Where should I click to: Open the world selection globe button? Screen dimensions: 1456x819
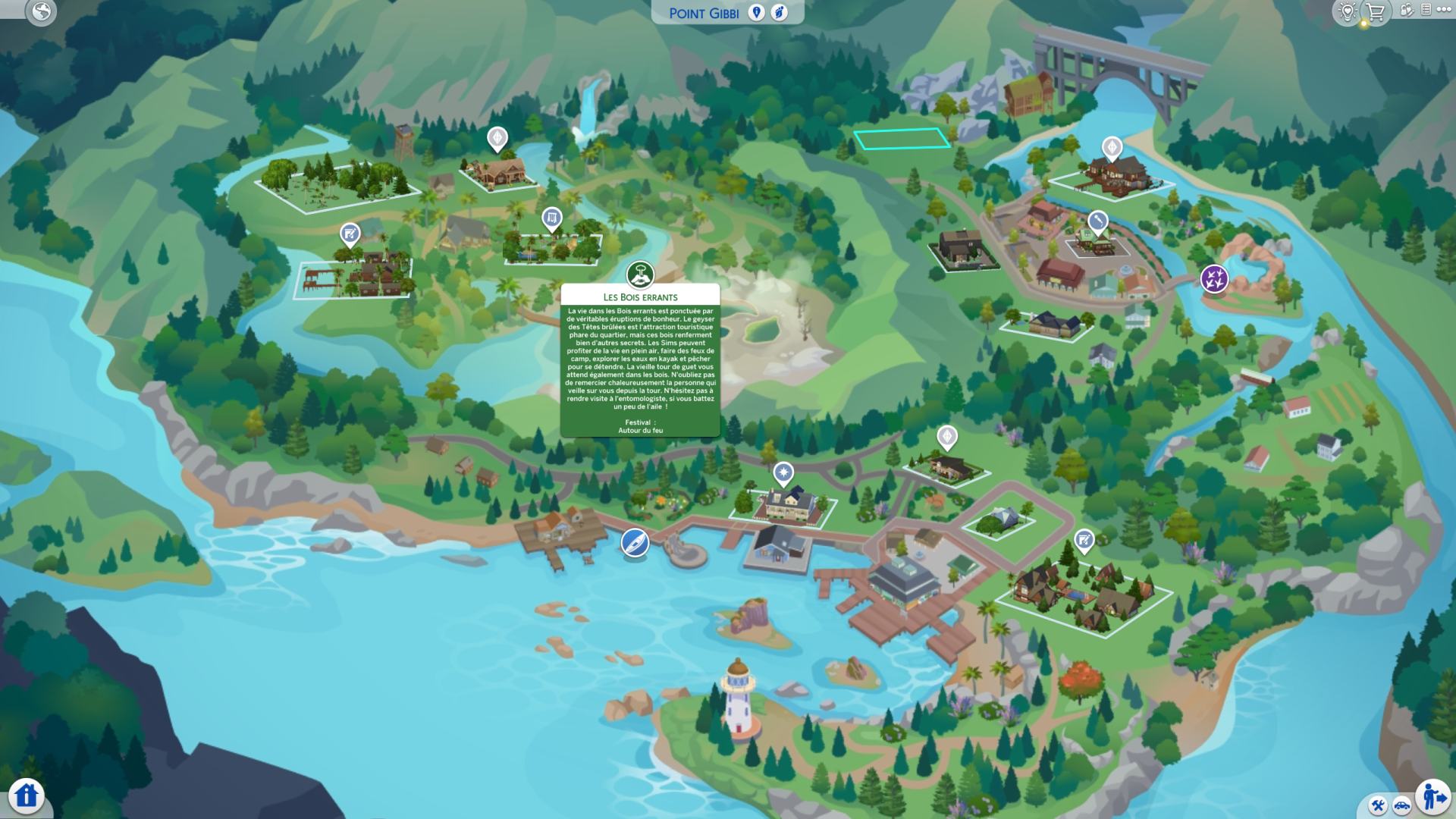42,11
